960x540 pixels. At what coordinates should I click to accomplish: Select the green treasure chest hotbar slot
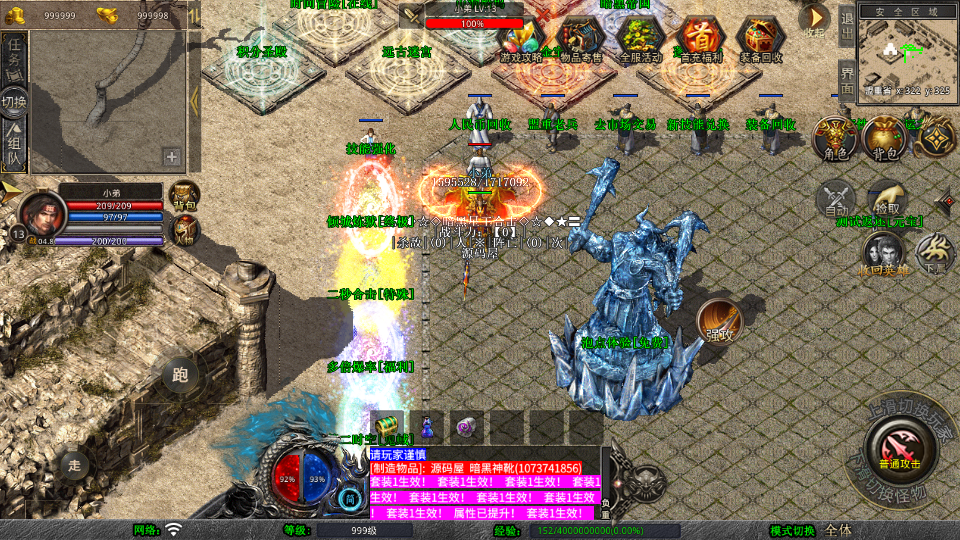tap(387, 426)
